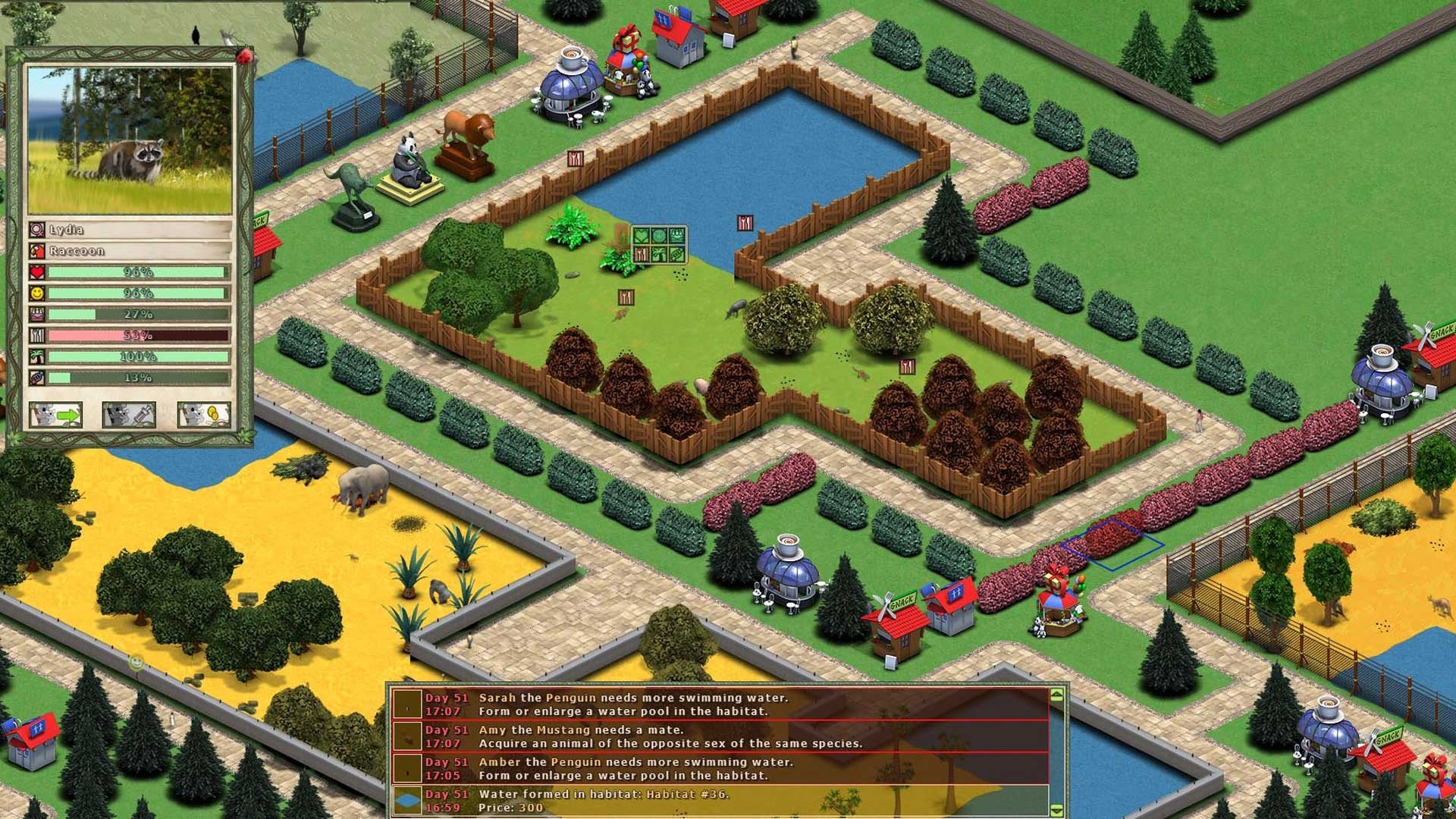Open the Amber the Penguin swimming water message

coord(720,768)
